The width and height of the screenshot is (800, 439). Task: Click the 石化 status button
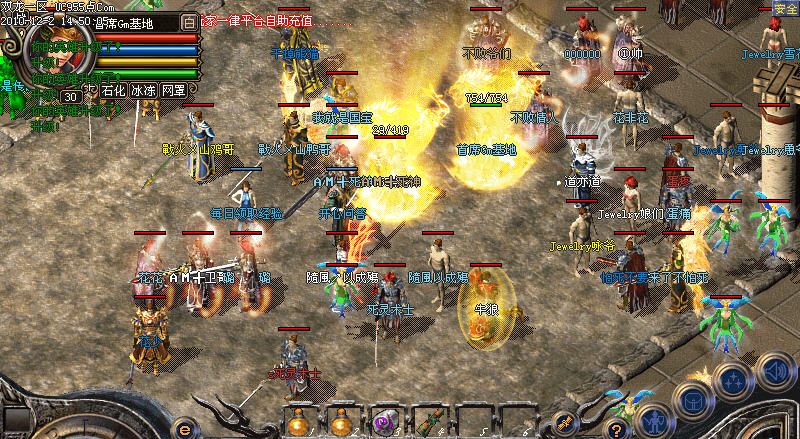tap(113, 90)
